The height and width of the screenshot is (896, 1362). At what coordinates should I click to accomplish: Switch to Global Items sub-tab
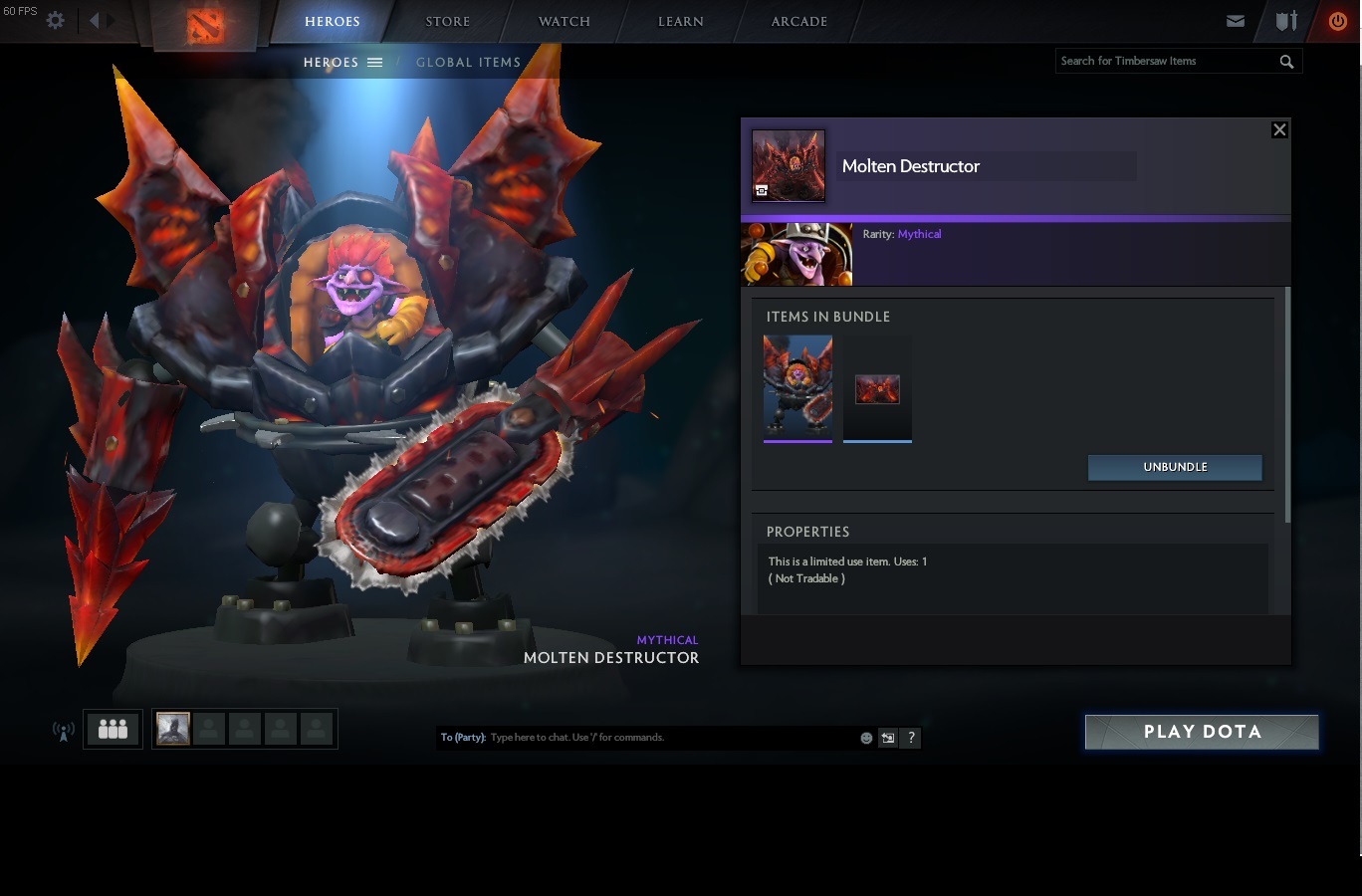[x=468, y=62]
